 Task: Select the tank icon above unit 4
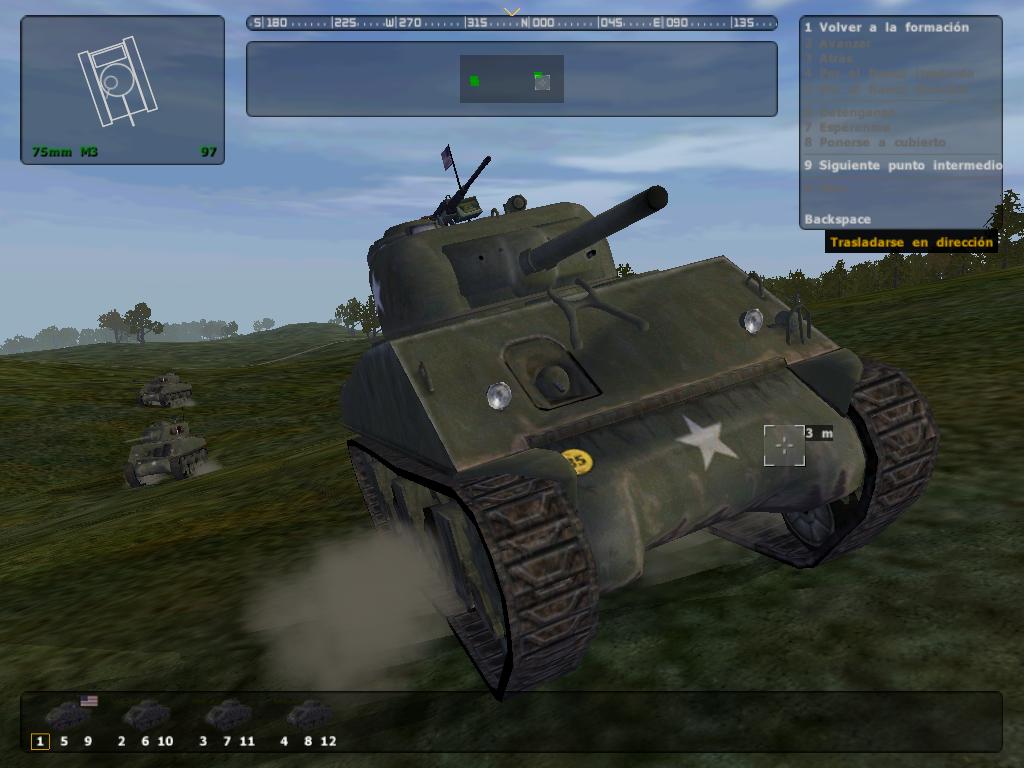tap(309, 714)
